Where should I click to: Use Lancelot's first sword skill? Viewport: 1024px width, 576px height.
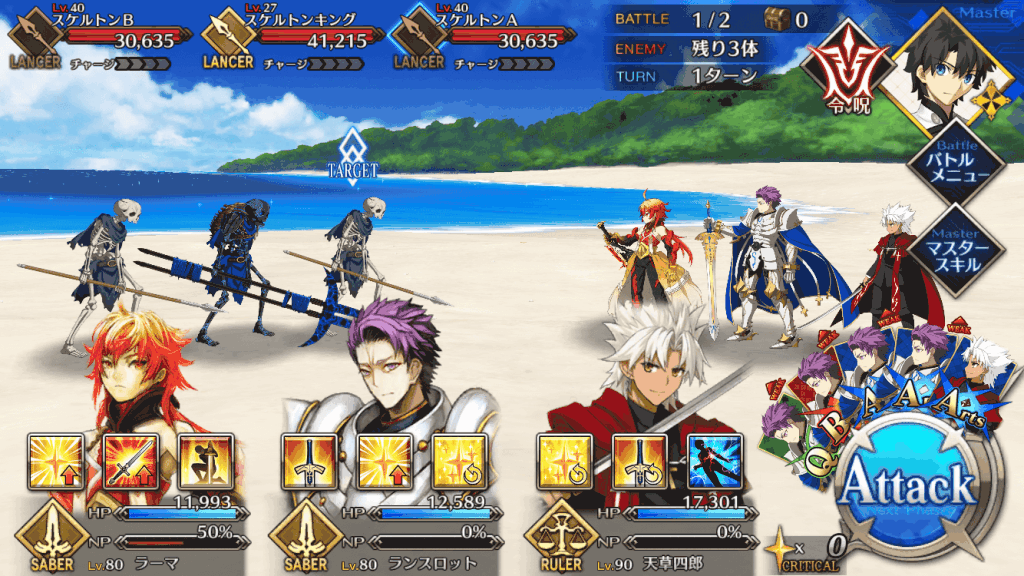point(306,461)
